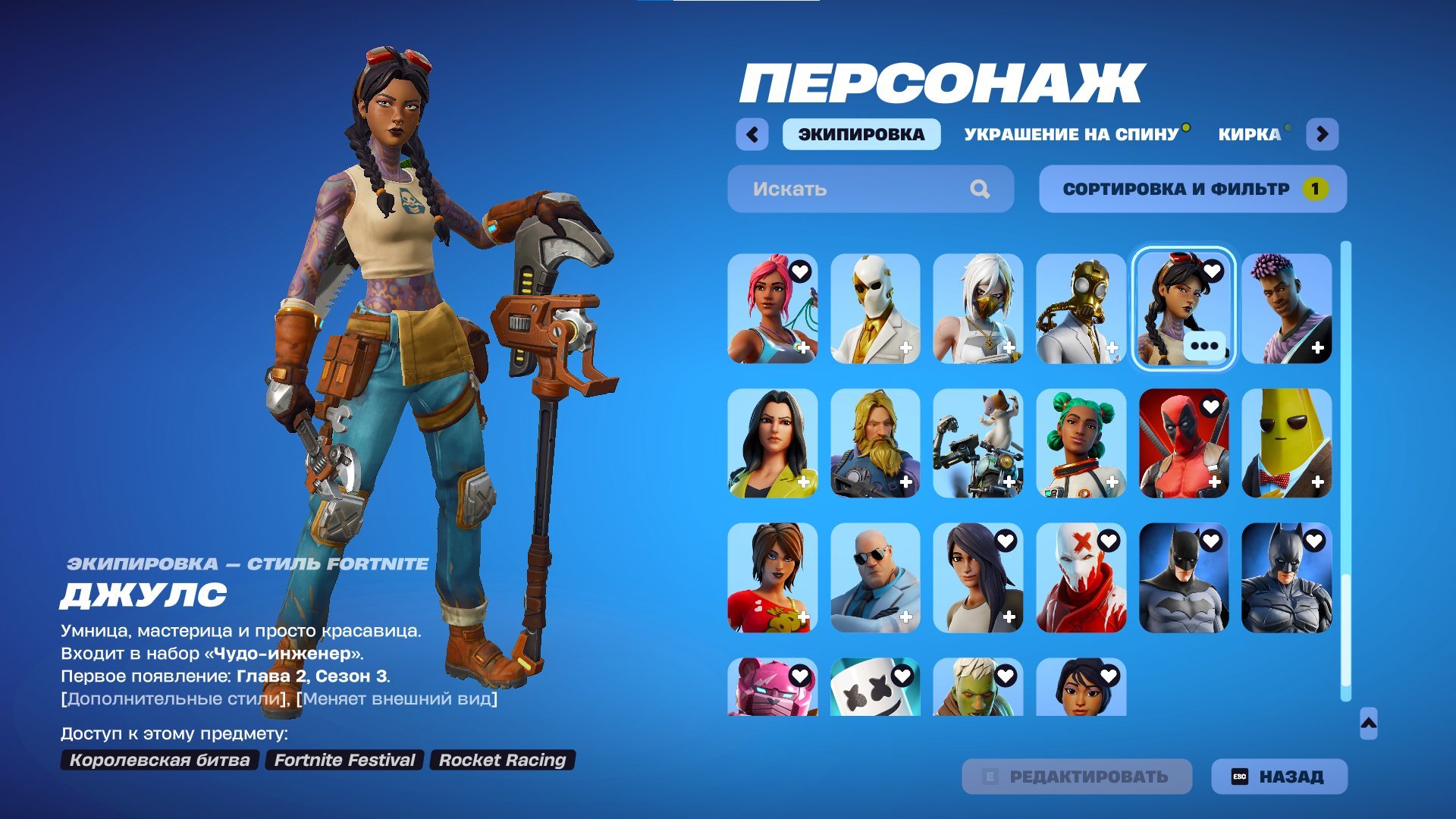Select the Peely banana skin
The height and width of the screenshot is (819, 1456).
click(1288, 444)
